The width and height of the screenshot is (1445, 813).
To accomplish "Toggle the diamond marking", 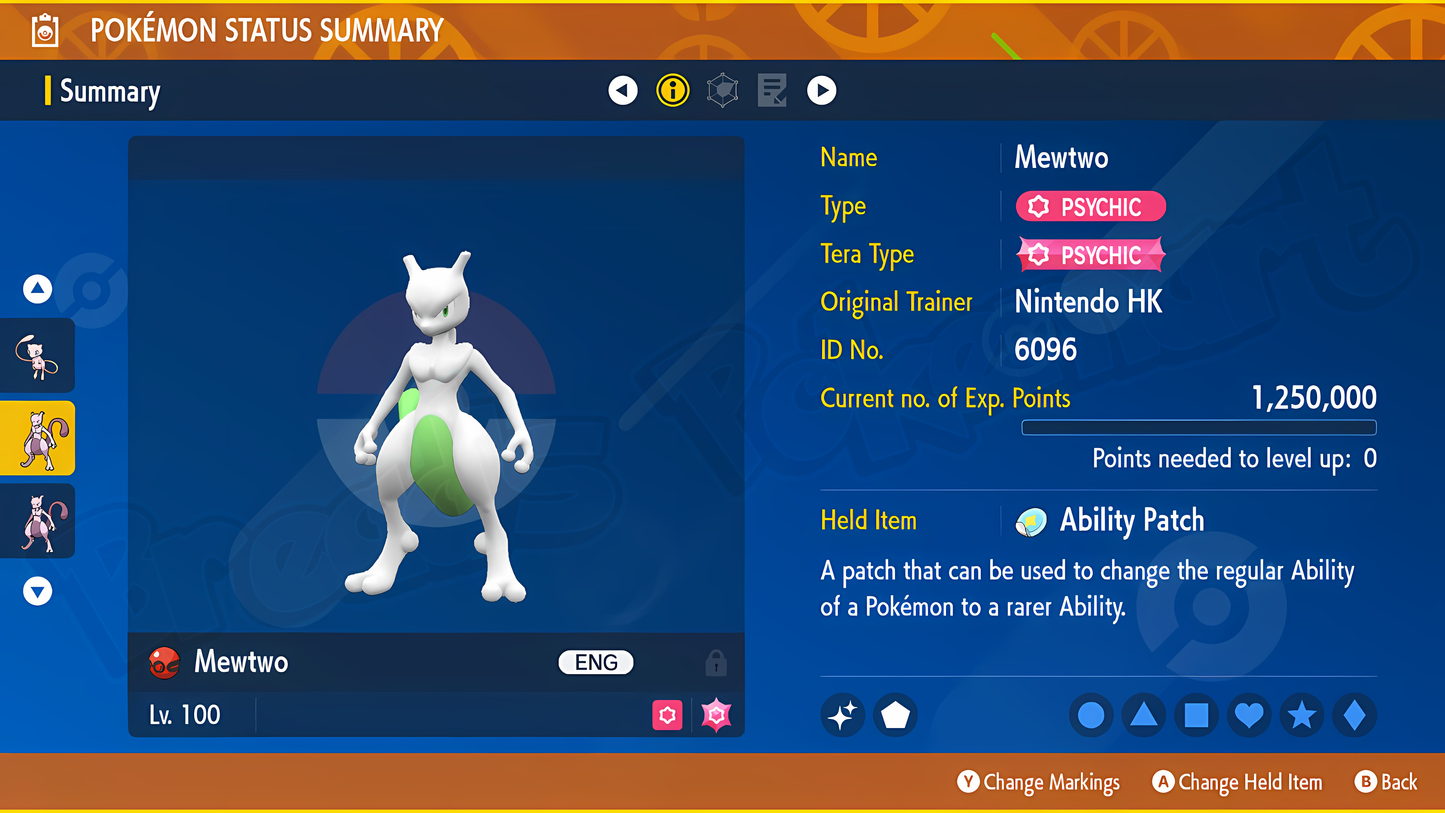I will coord(1354,715).
